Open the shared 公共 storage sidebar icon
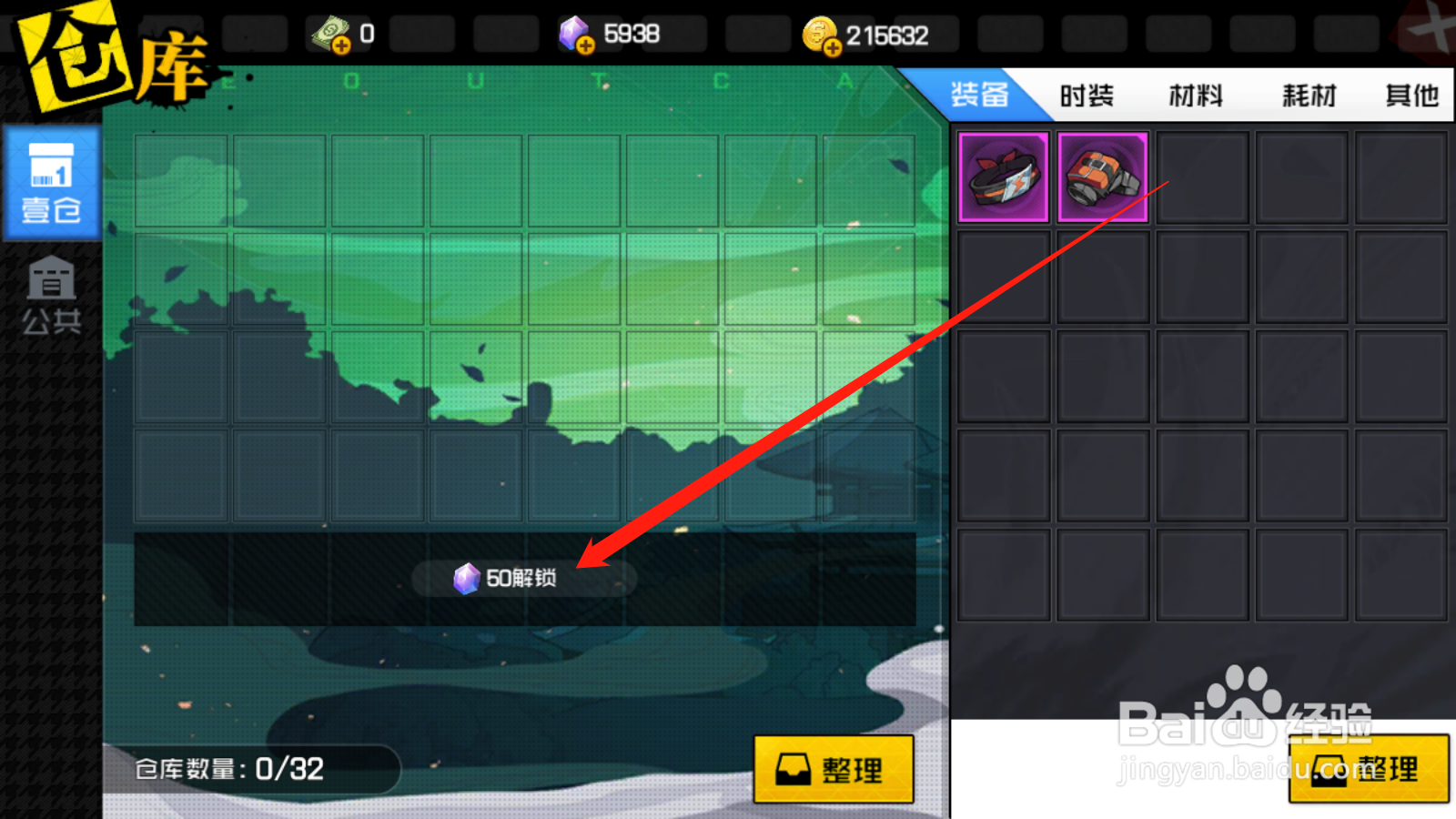 point(52,293)
